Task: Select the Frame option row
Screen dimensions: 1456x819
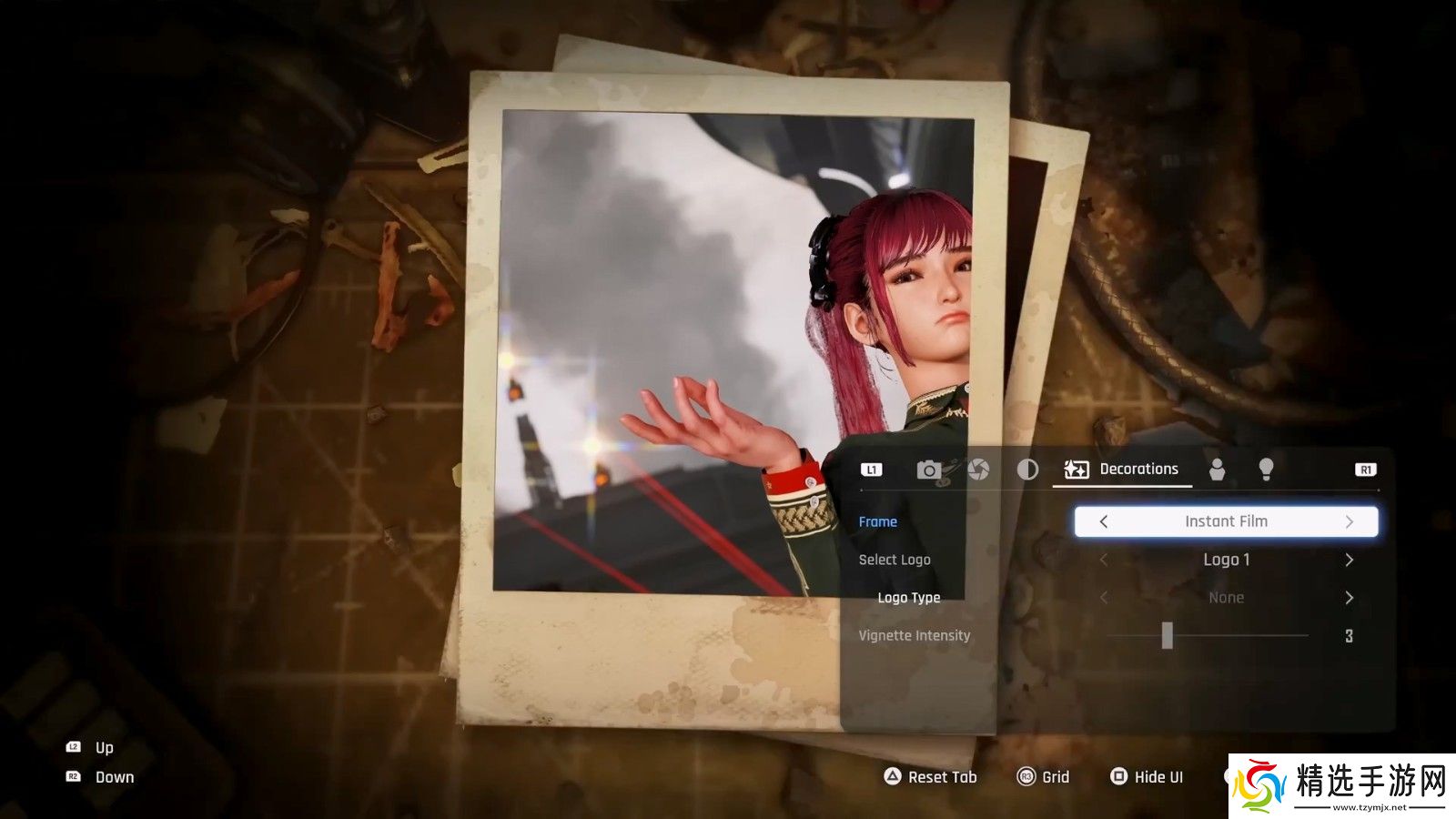Action: [x=878, y=521]
